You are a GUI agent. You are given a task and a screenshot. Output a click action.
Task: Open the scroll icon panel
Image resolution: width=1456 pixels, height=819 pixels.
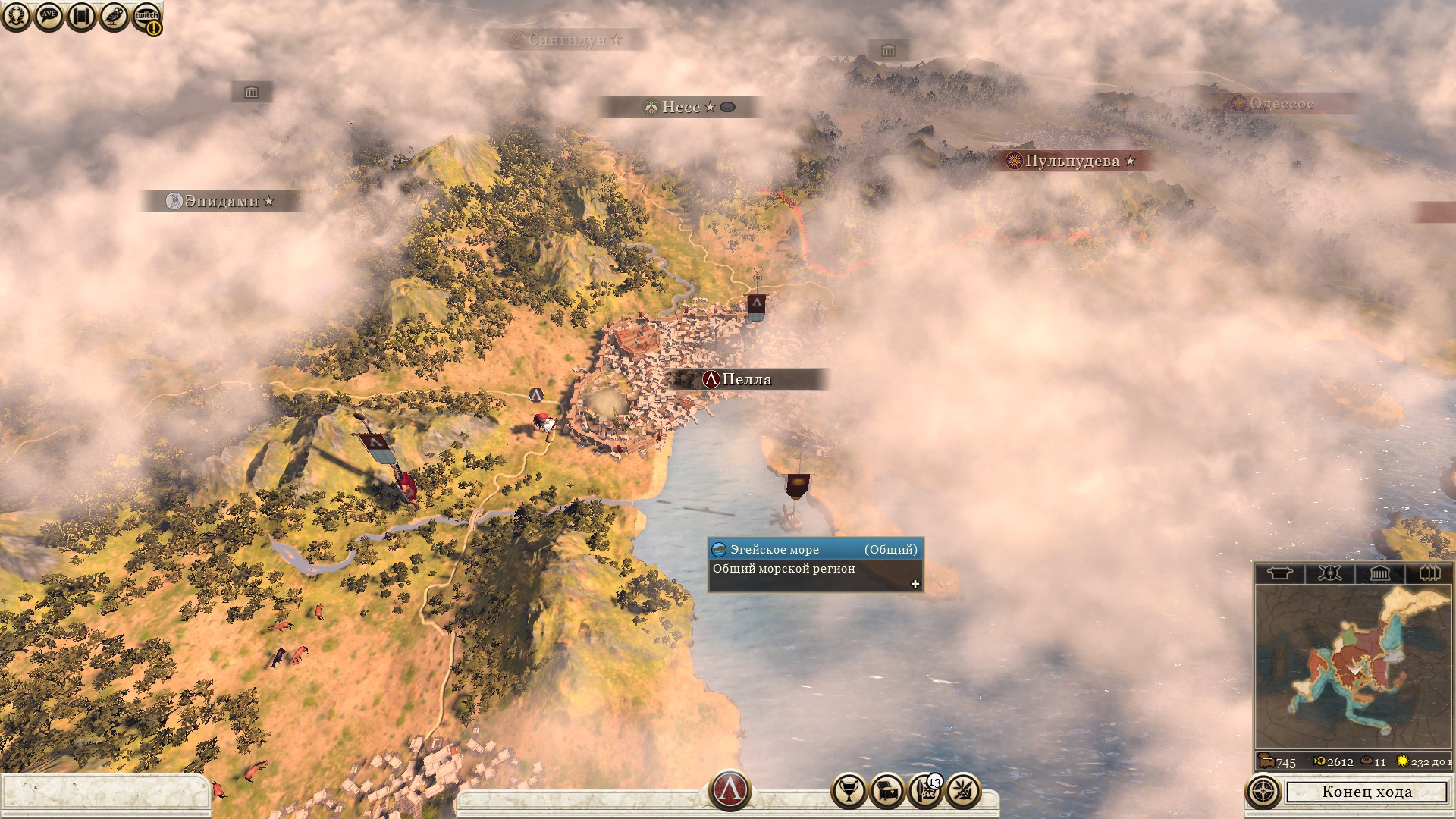81,16
